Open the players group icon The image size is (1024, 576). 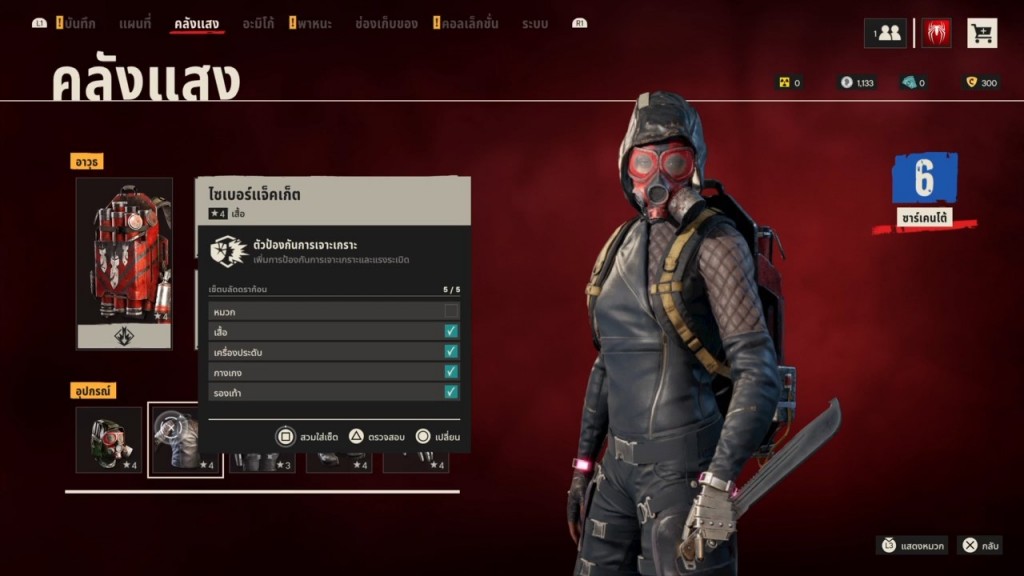coord(885,33)
